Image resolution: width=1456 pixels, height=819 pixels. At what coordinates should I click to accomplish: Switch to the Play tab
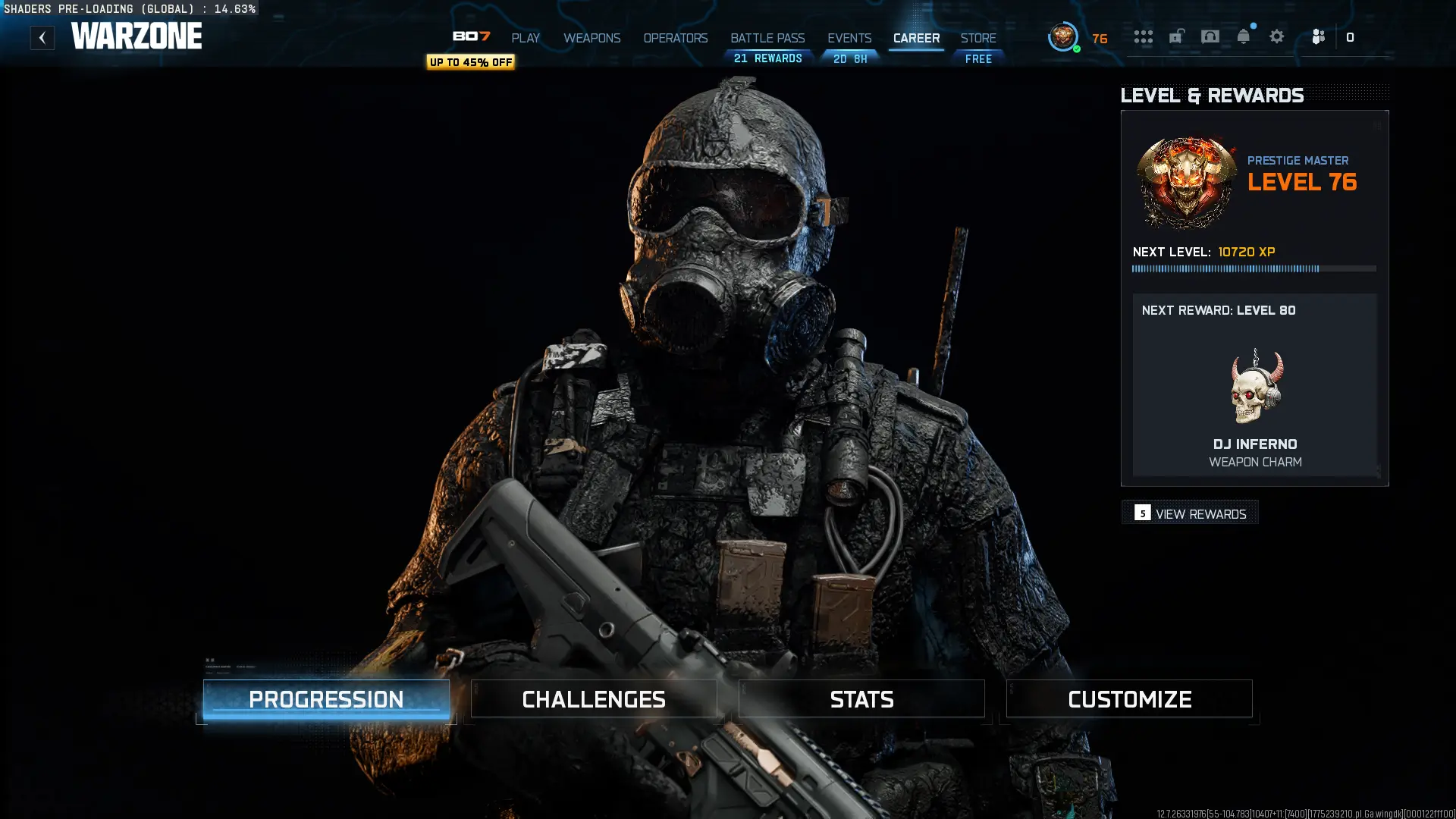click(526, 38)
